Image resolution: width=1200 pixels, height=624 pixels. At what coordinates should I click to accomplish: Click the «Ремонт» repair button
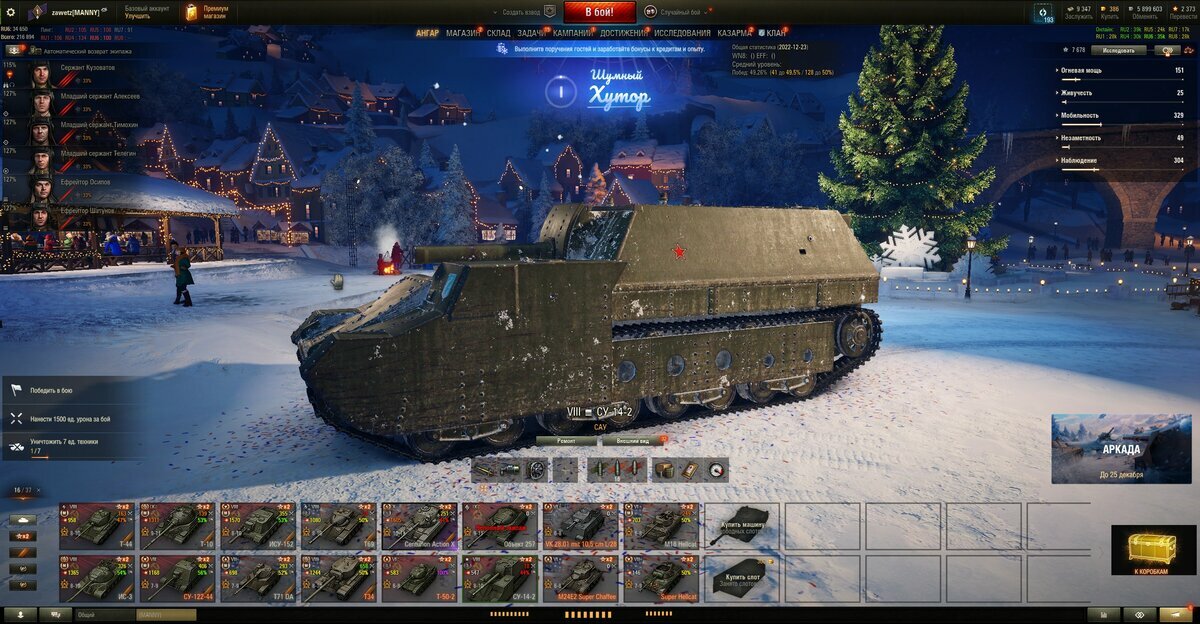566,440
